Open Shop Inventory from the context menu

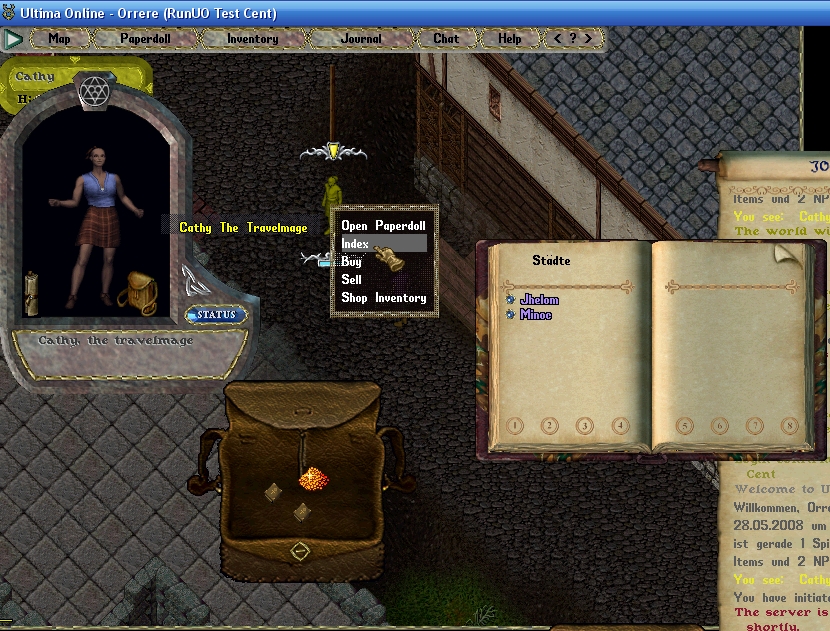(383, 298)
